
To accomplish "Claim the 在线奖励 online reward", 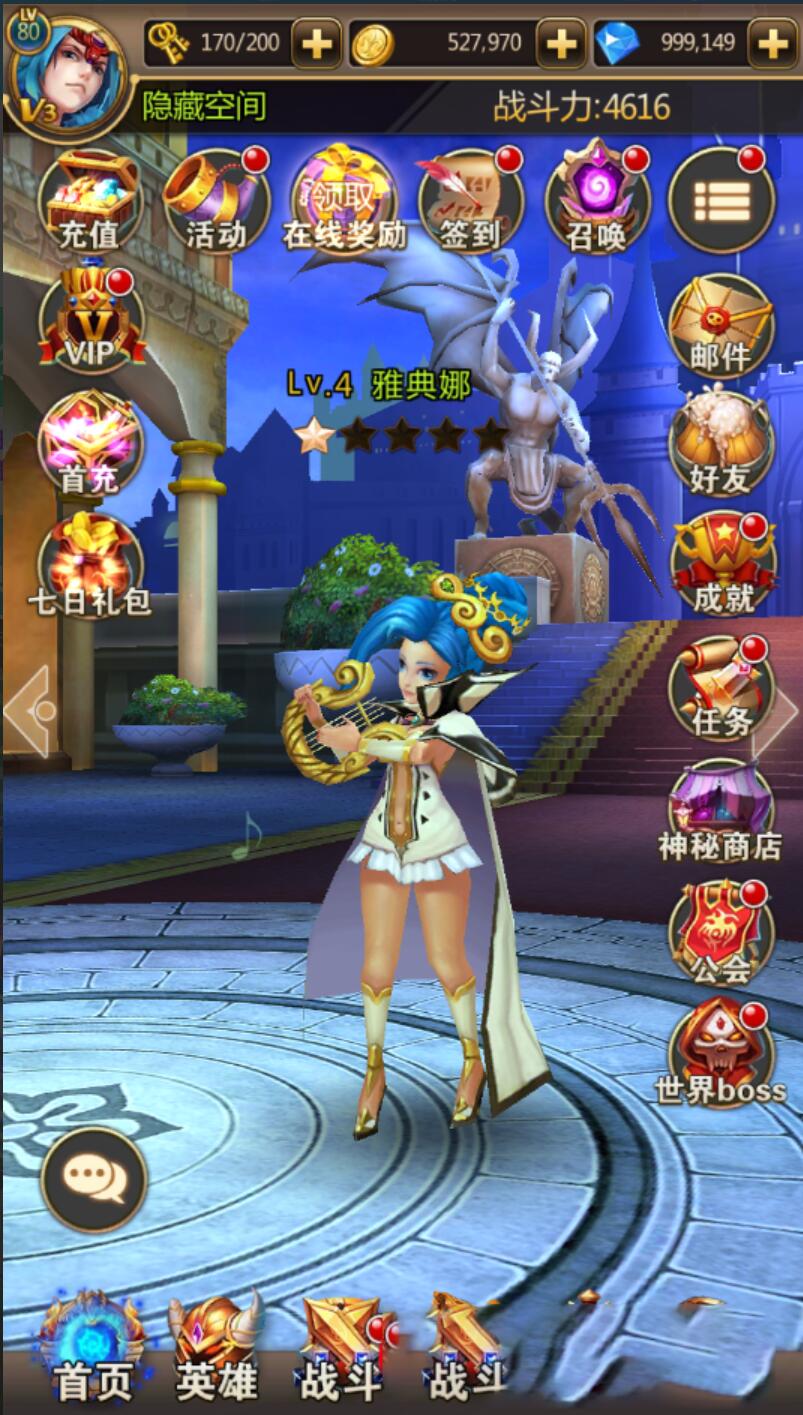I will pos(344,200).
